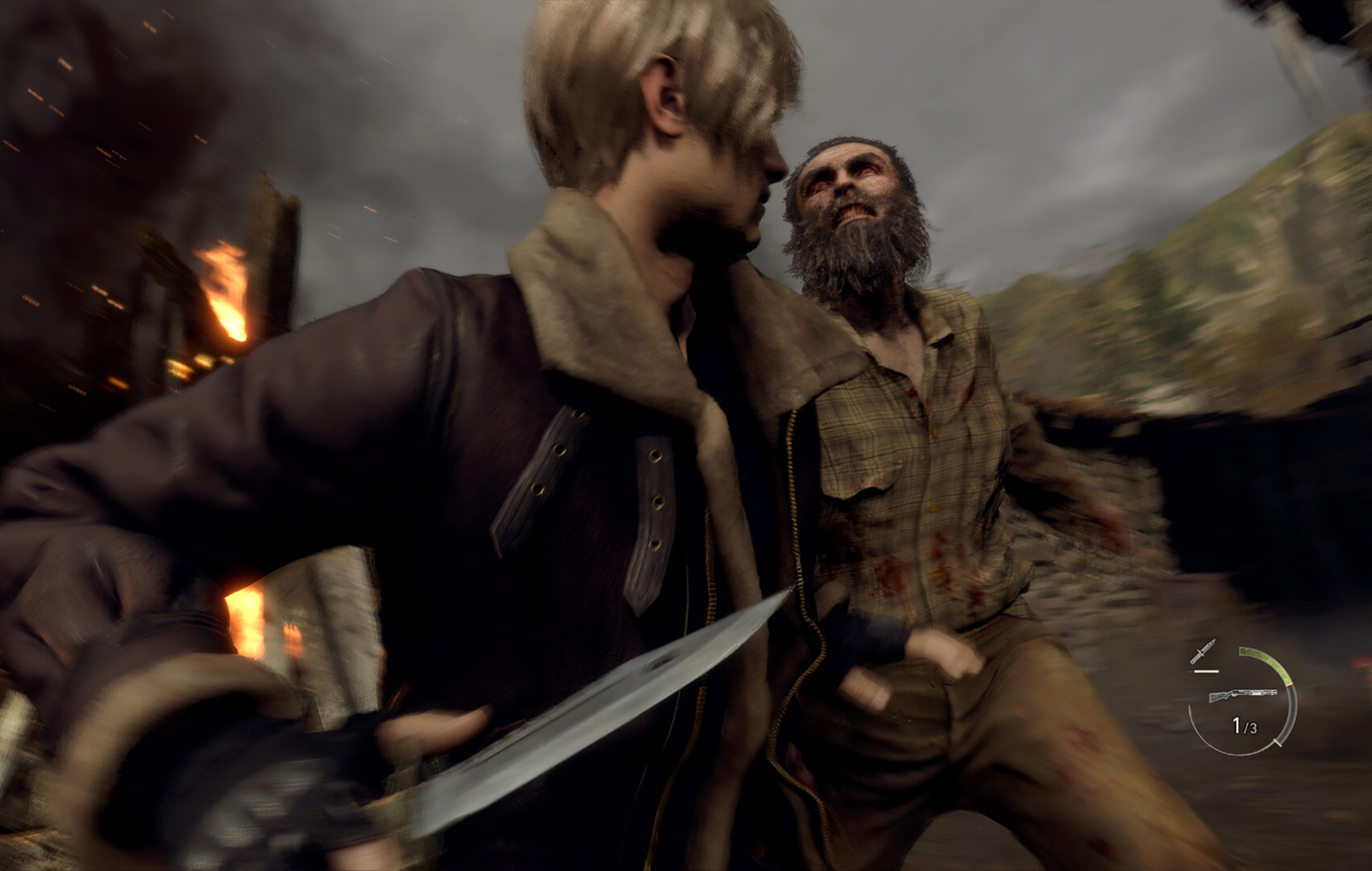Open the ammo details from the 1/3 counter

pyautogui.click(x=1245, y=726)
